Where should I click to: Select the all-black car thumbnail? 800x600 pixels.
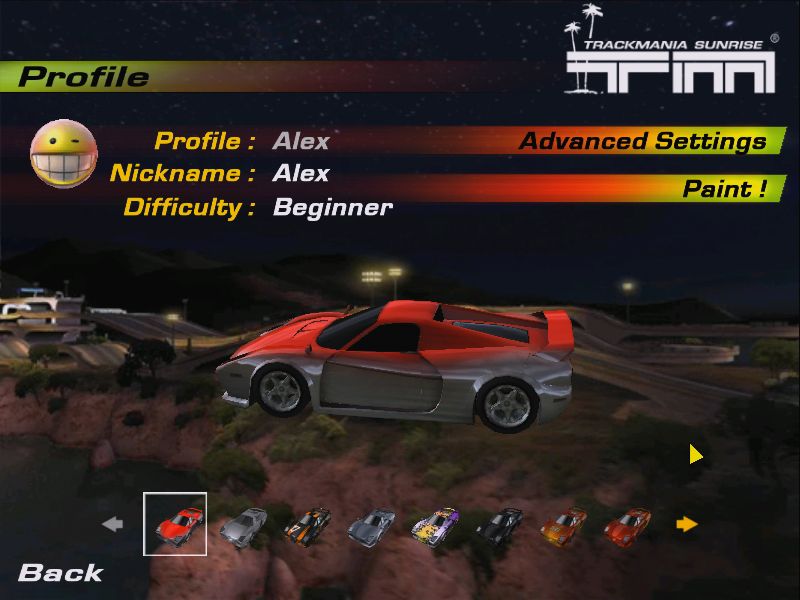click(499, 523)
